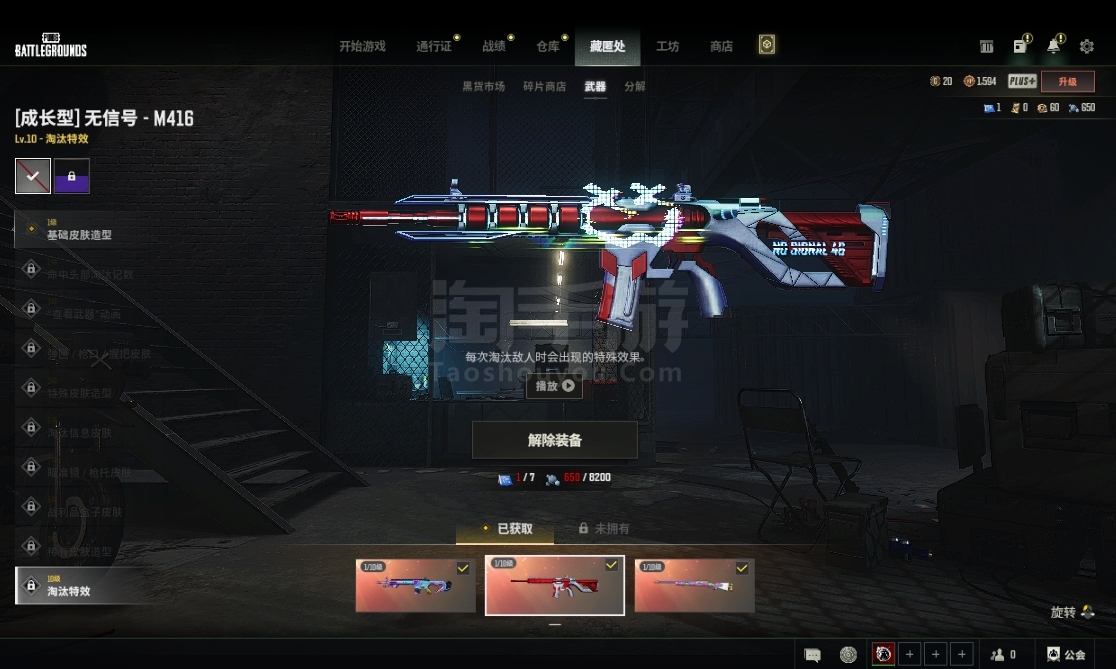Show notifications with the bell icon

click(x=1053, y=46)
